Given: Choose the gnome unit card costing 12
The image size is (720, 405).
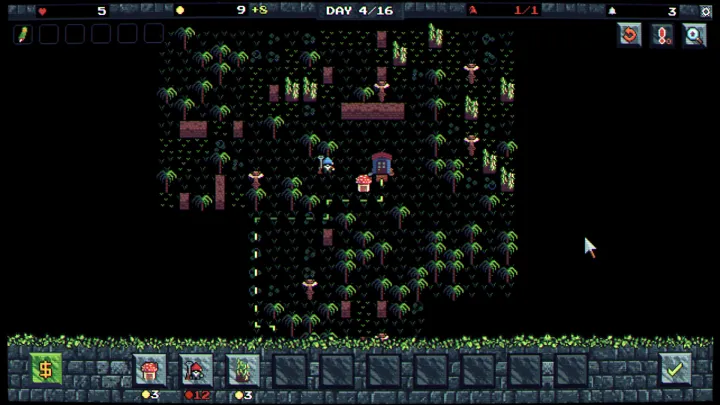Looking at the screenshot, I should [197, 370].
